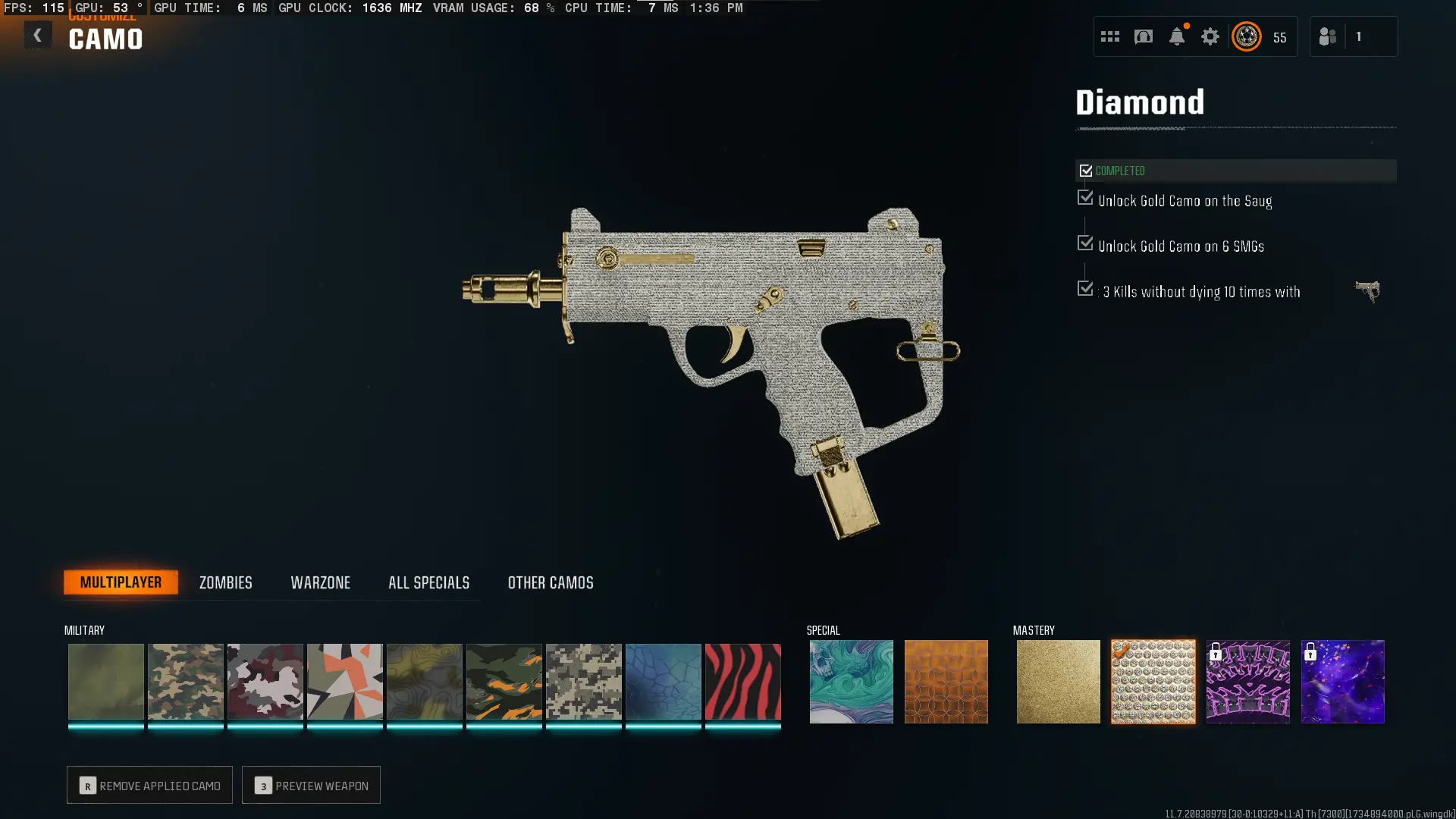The image size is (1456, 819).
Task: Choose the blue cracked scale camo
Action: 663,681
